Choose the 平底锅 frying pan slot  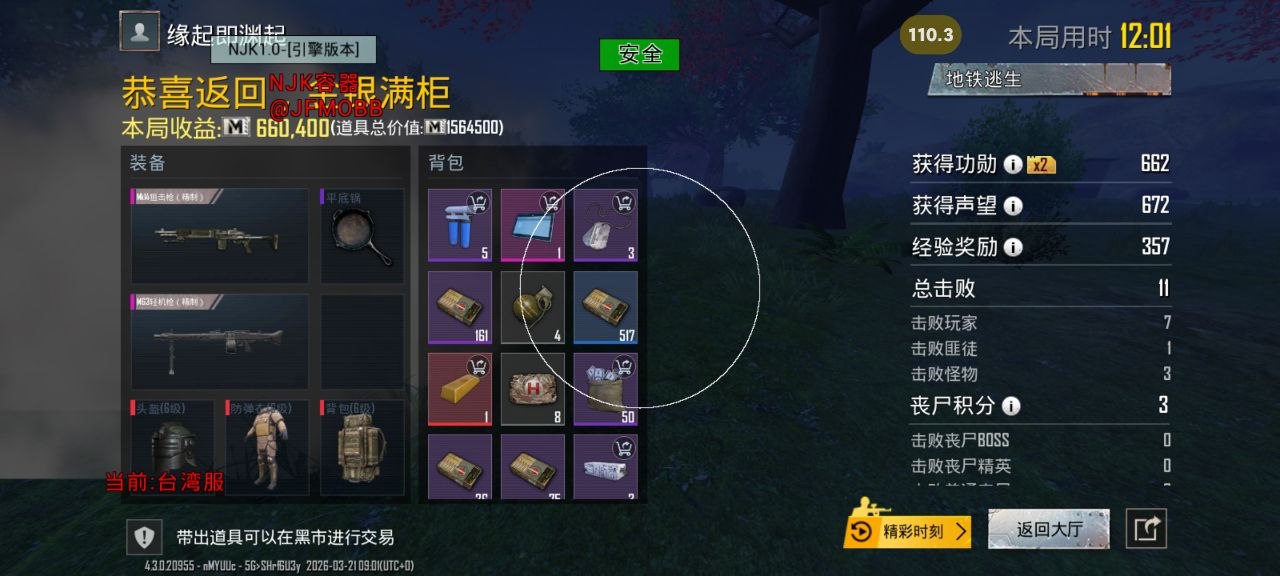pyautogui.click(x=362, y=235)
